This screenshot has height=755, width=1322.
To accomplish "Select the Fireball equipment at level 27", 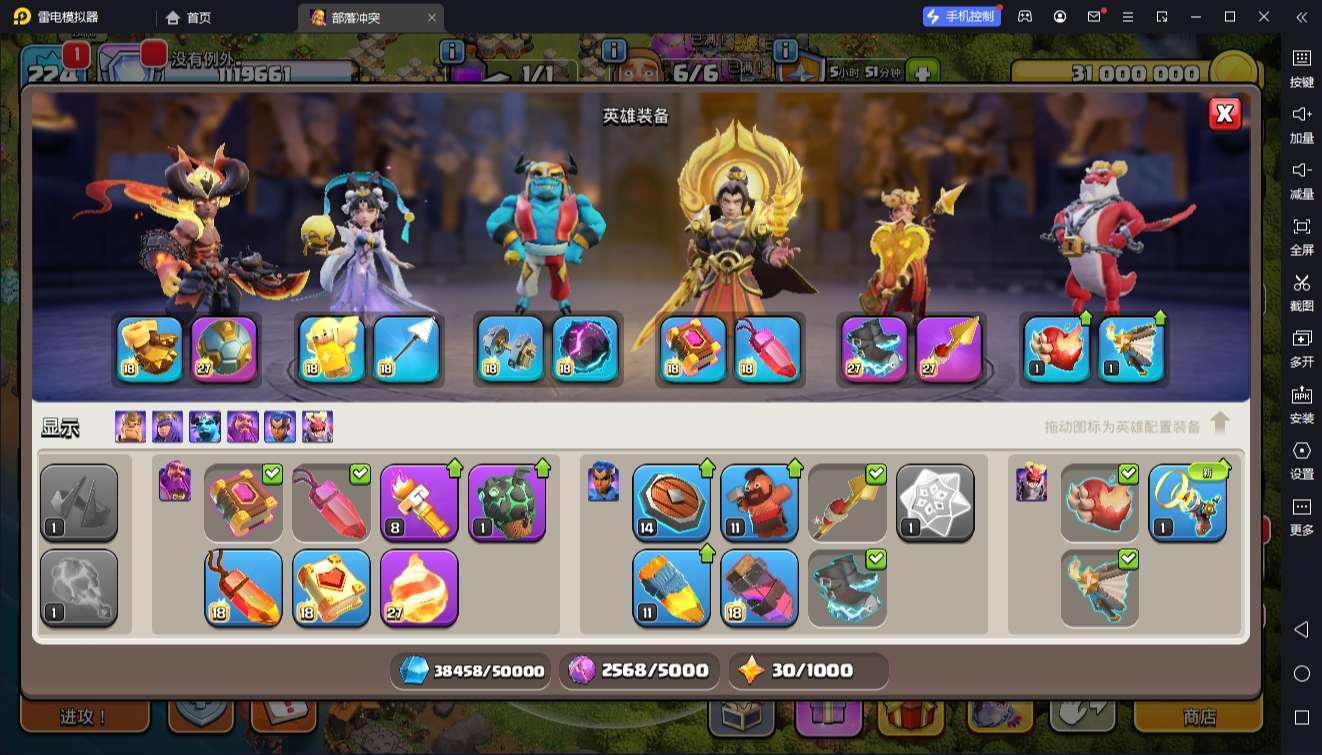I will (419, 588).
